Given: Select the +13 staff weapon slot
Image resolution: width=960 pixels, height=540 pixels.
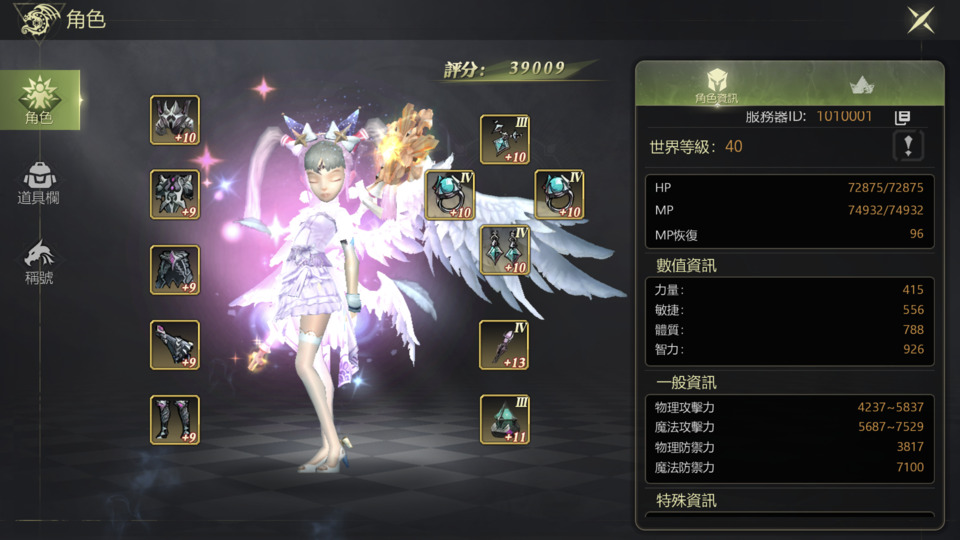Looking at the screenshot, I should pyautogui.click(x=504, y=345).
